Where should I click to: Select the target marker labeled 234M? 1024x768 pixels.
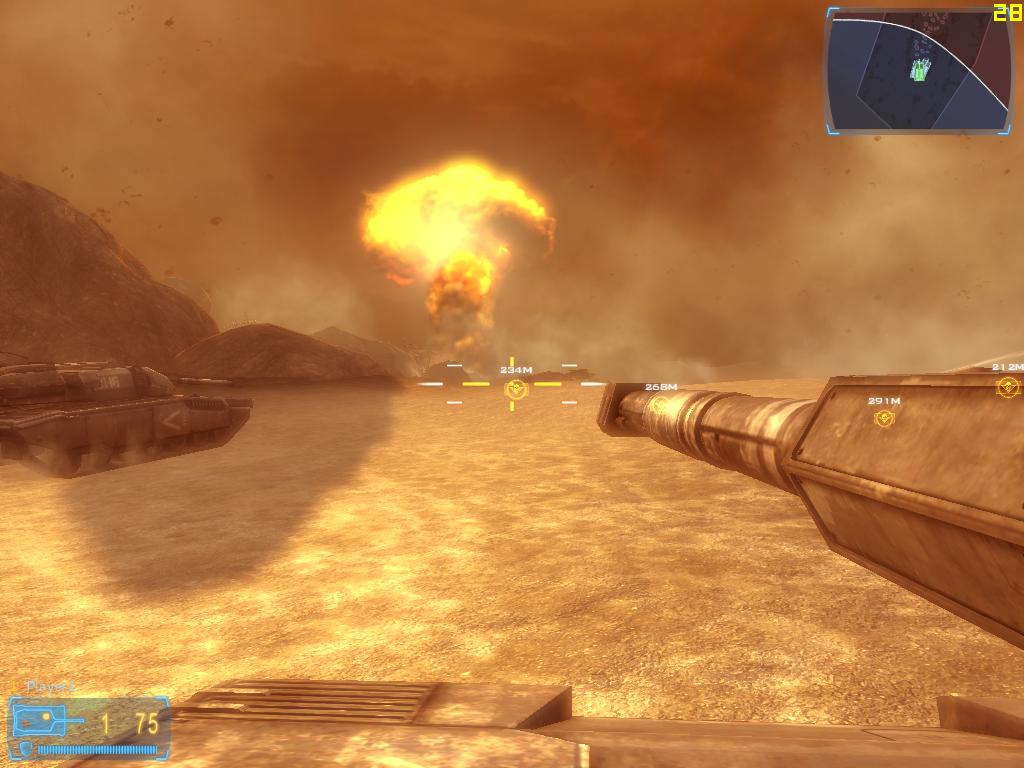[514, 386]
